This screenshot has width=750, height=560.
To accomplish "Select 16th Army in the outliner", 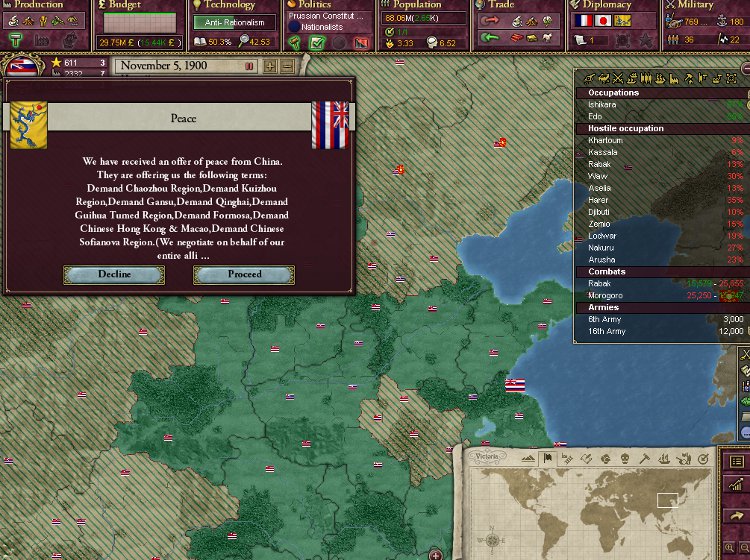I will point(607,331).
